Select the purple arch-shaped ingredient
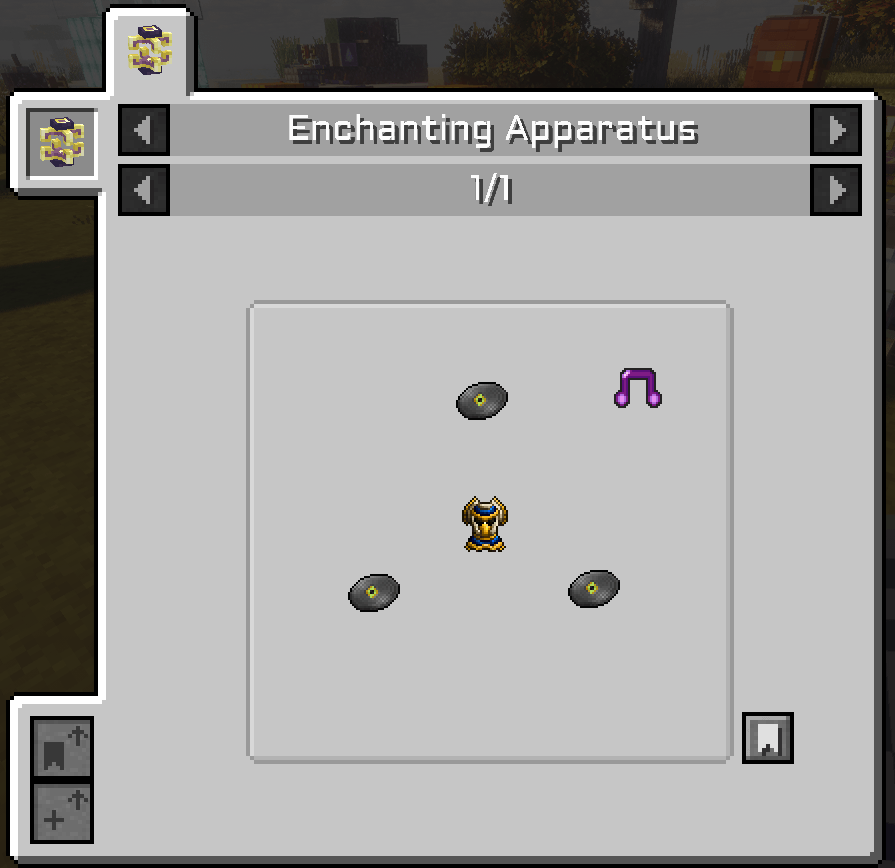 point(637,388)
